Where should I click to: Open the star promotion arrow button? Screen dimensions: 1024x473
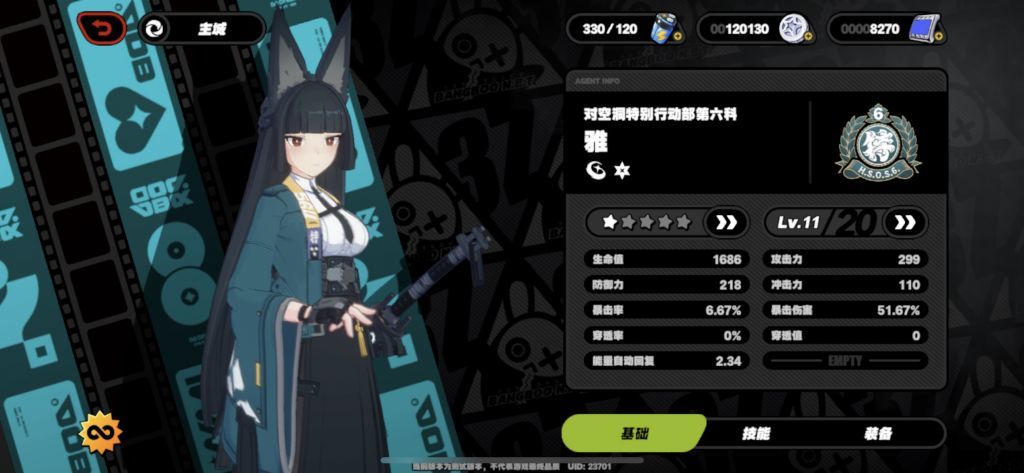click(725, 221)
